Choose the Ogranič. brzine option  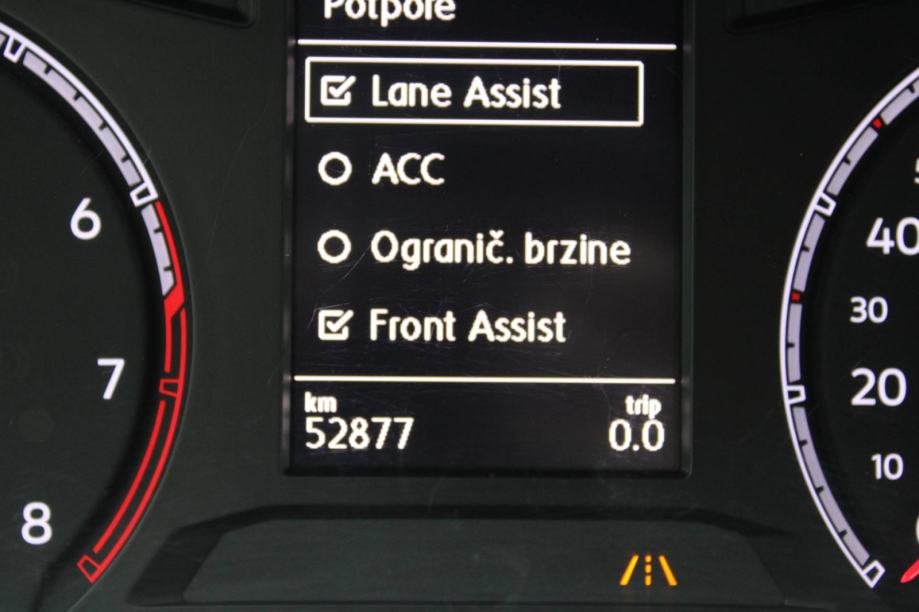(x=335, y=247)
